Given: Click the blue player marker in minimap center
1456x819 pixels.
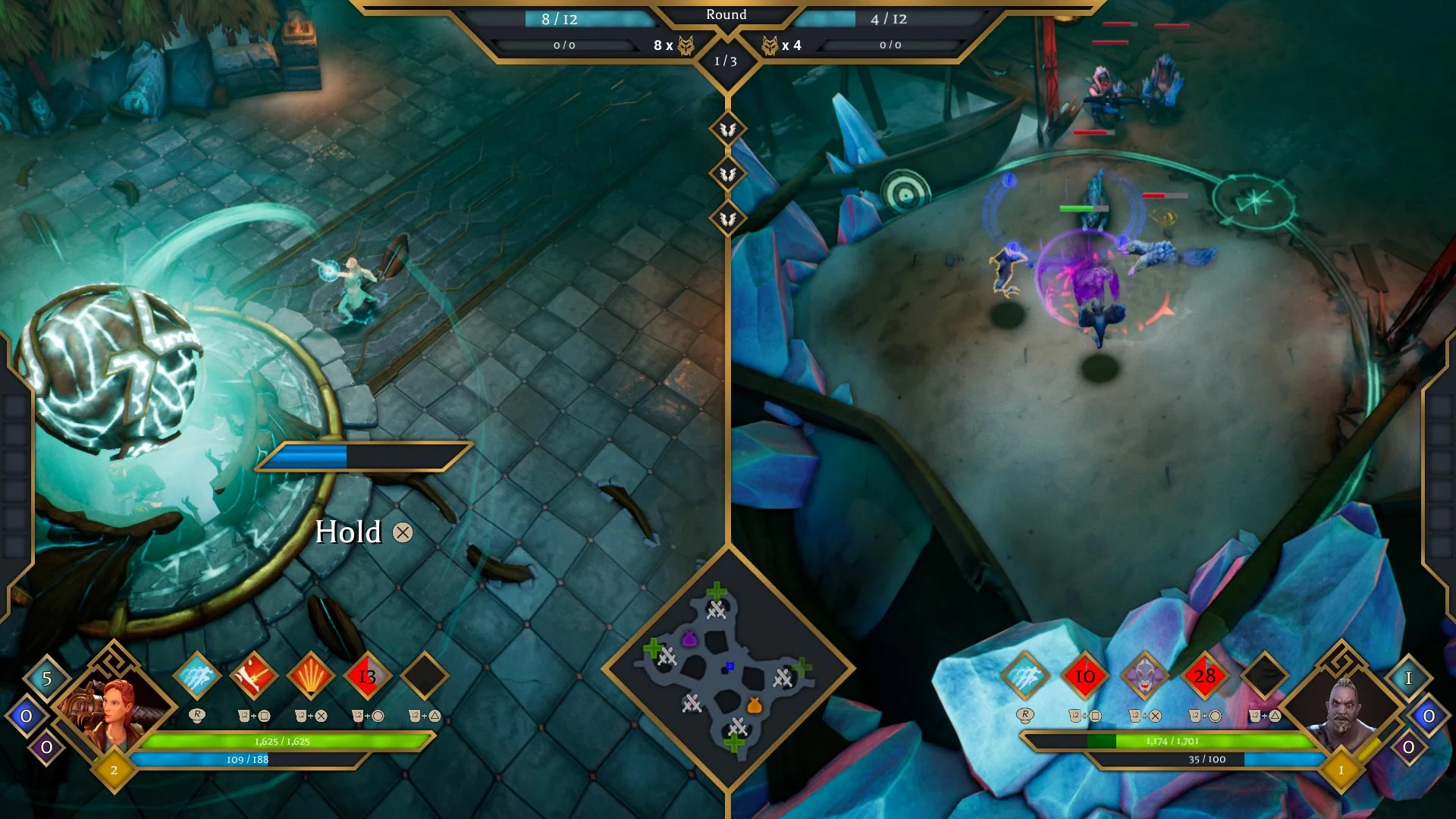Looking at the screenshot, I should 730,665.
